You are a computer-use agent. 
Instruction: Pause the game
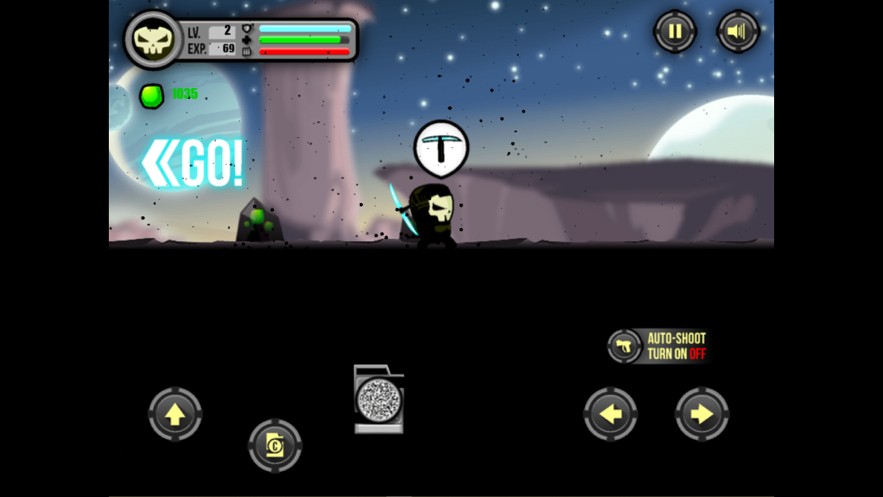(675, 32)
